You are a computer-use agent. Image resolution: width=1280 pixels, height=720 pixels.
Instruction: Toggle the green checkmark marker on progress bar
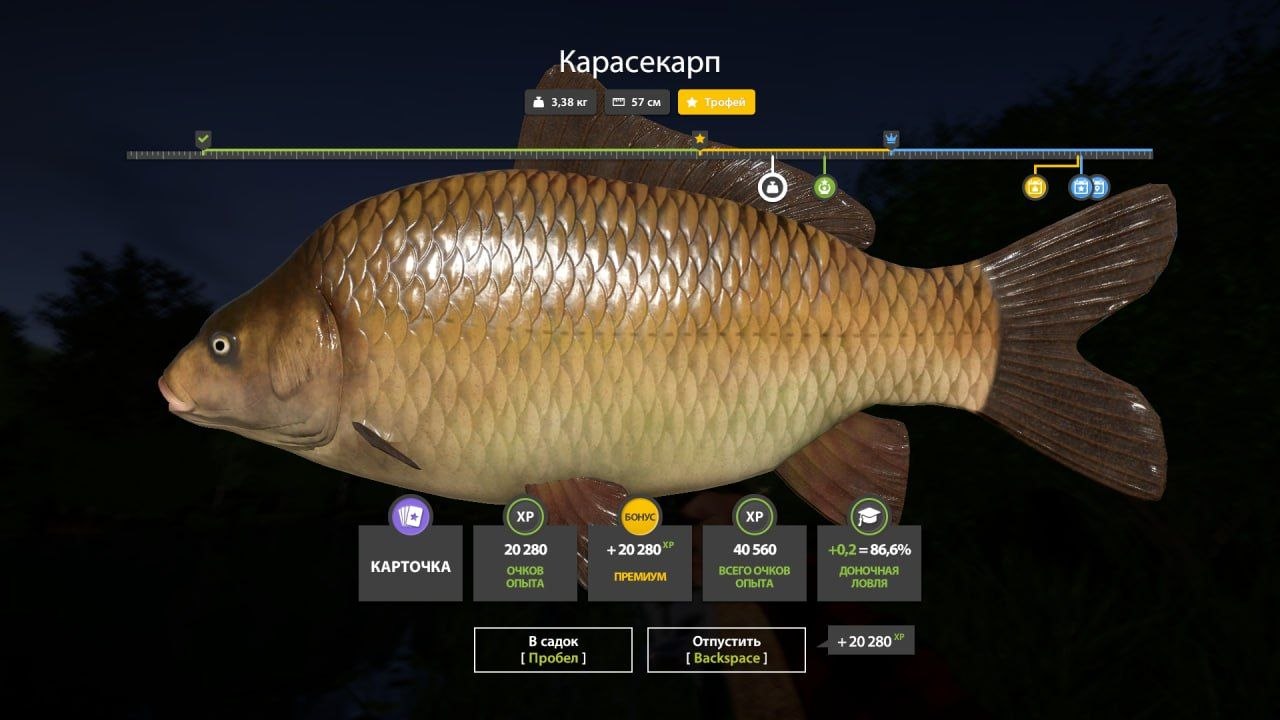point(203,137)
